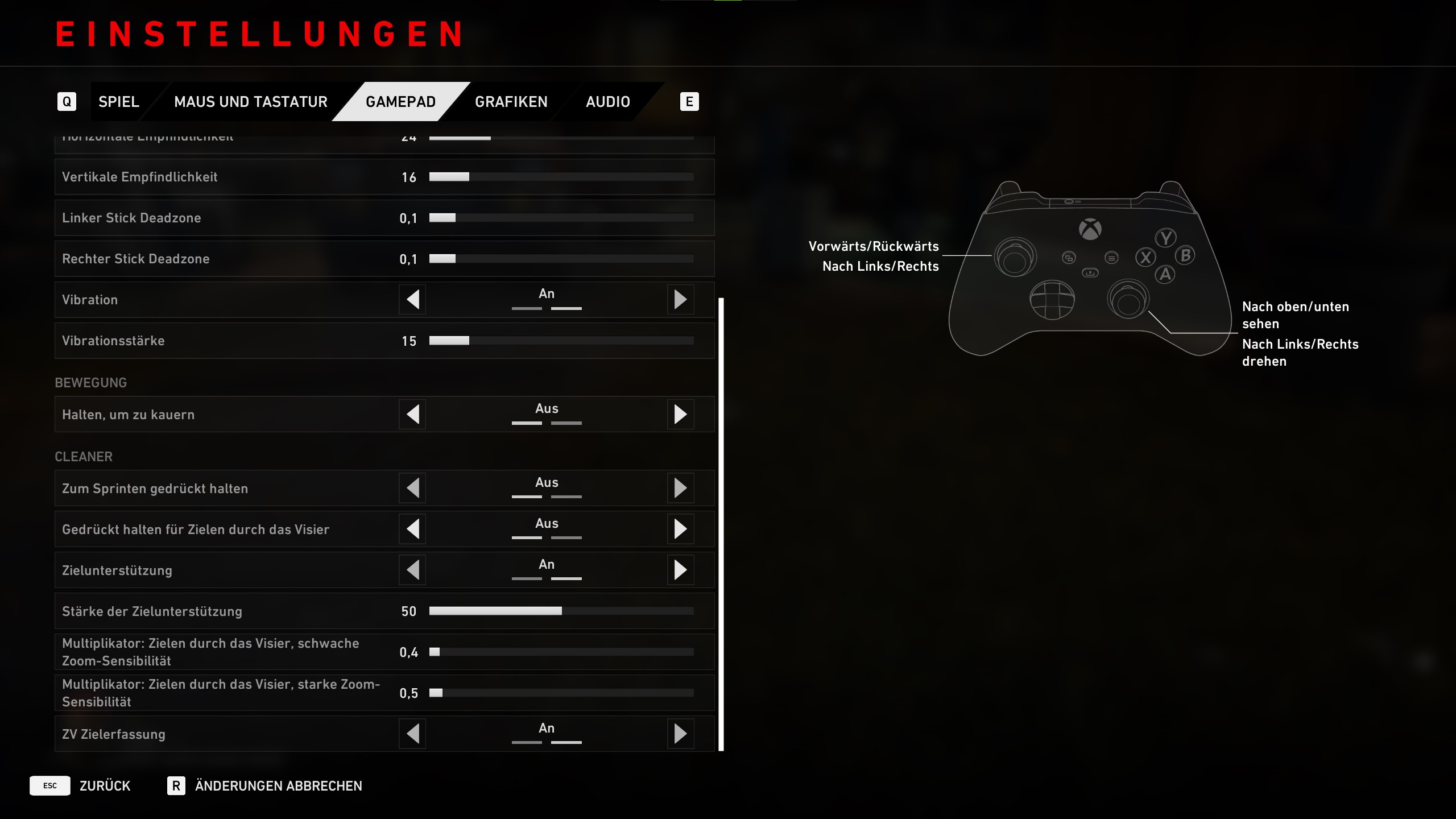Modify the Vibrationsstärke slider
This screenshot has height=819, width=1456.
click(x=561, y=341)
